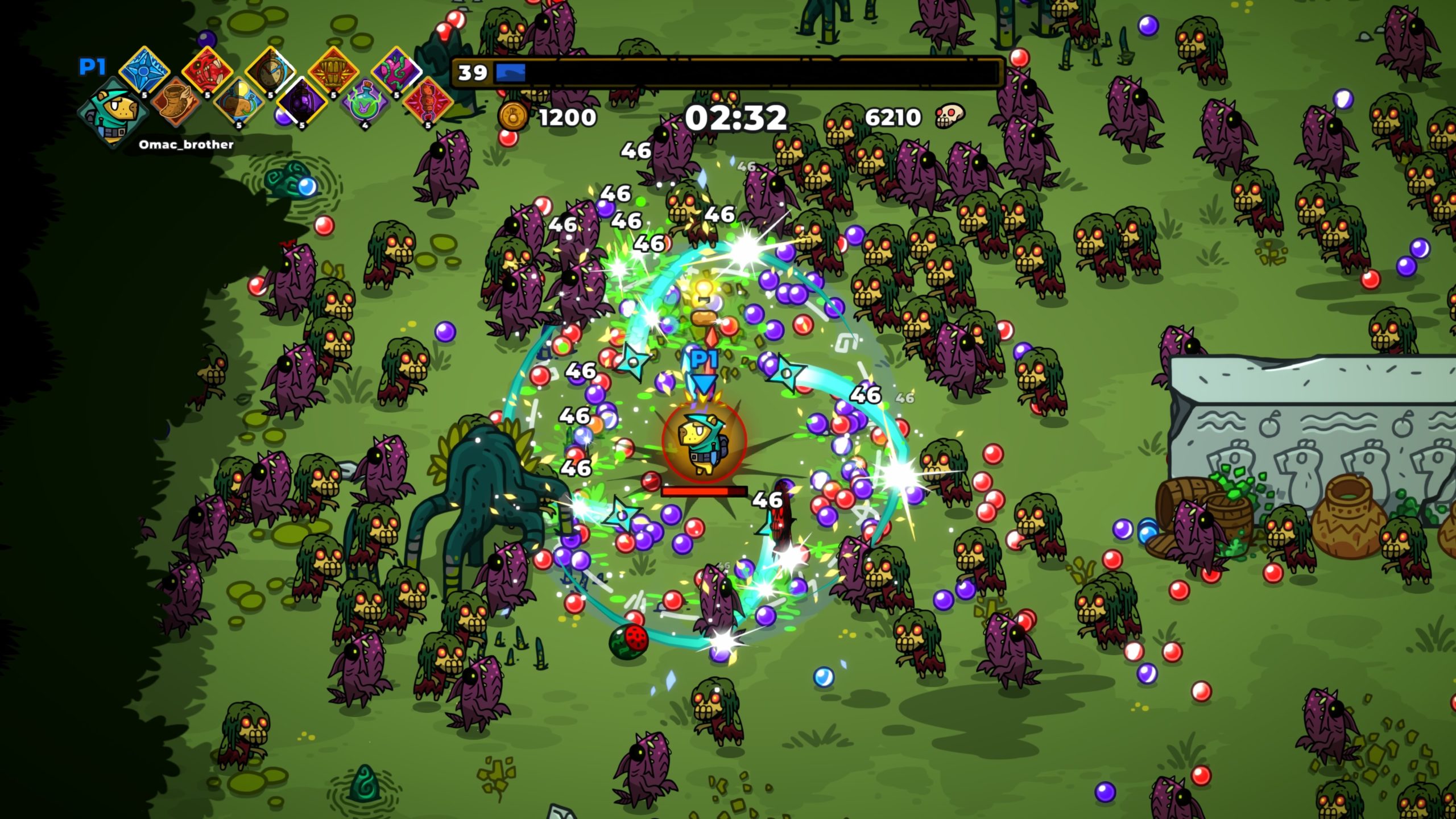Select the red claw grabber icon

click(428, 103)
